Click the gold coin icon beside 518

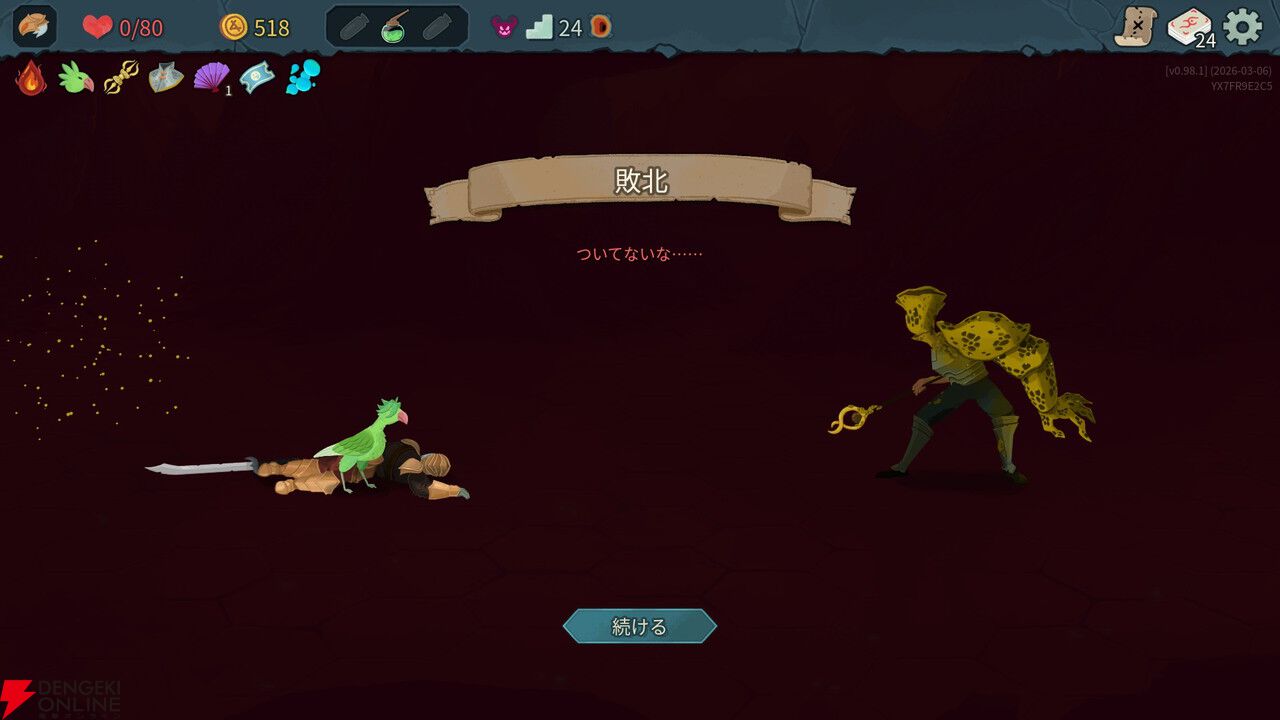tap(233, 28)
